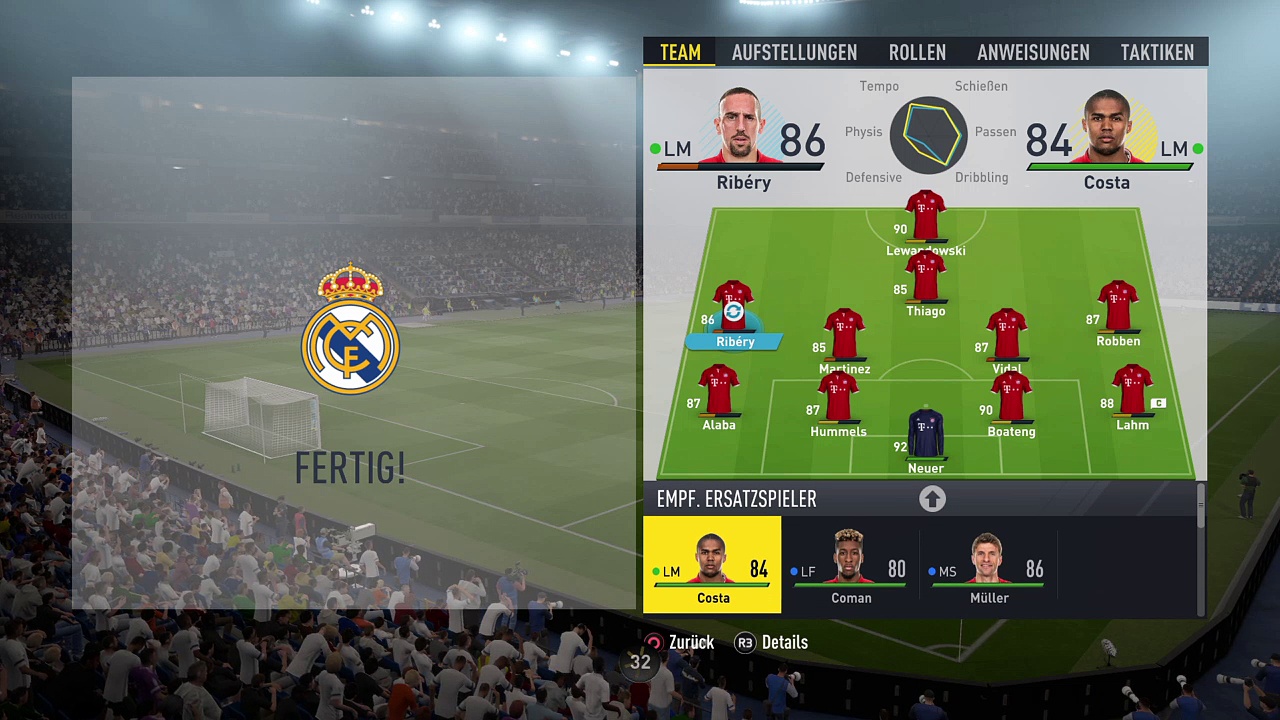
Task: Choose captain Lahm at right back
Action: pos(1131,396)
